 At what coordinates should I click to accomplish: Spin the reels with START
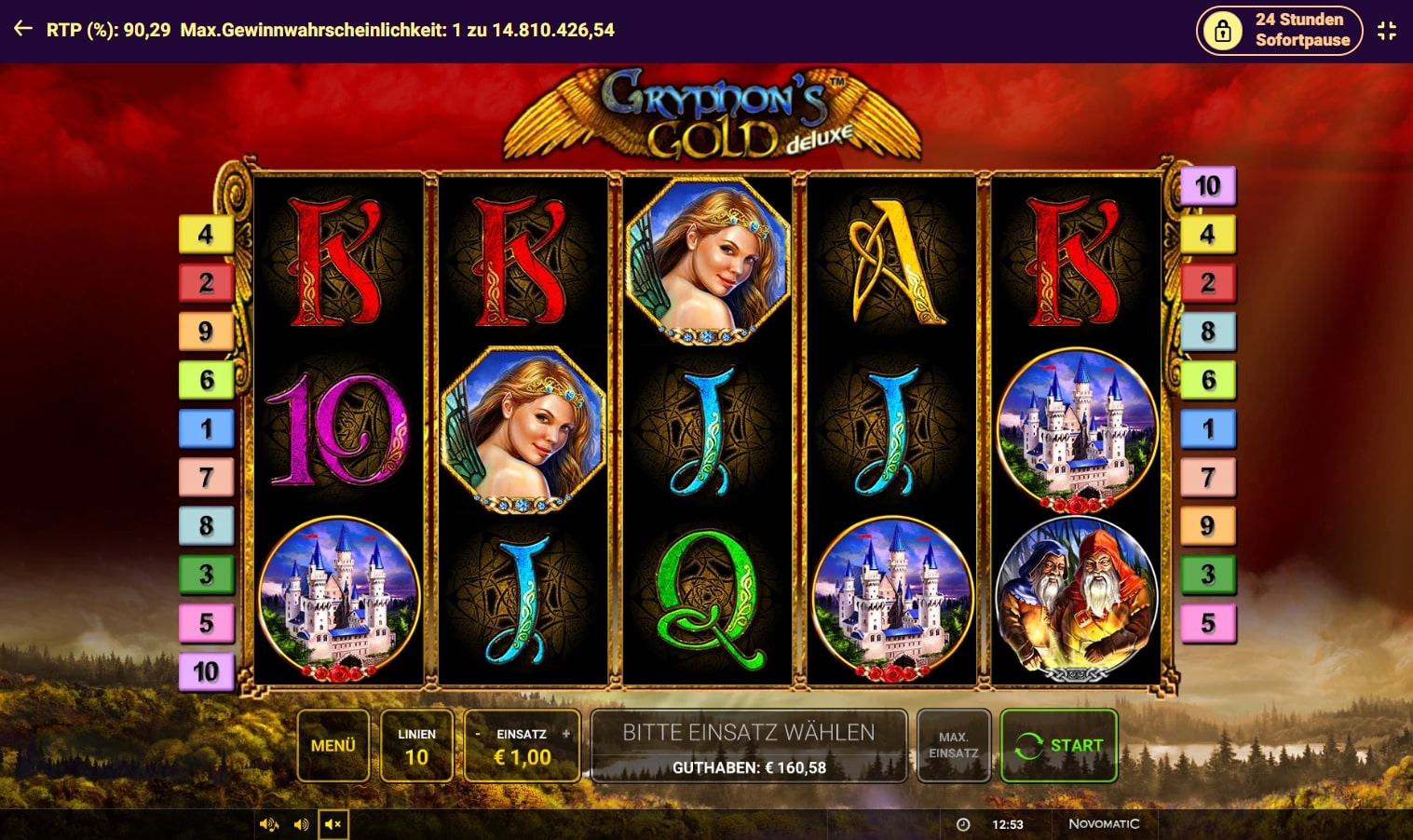coord(1058,745)
